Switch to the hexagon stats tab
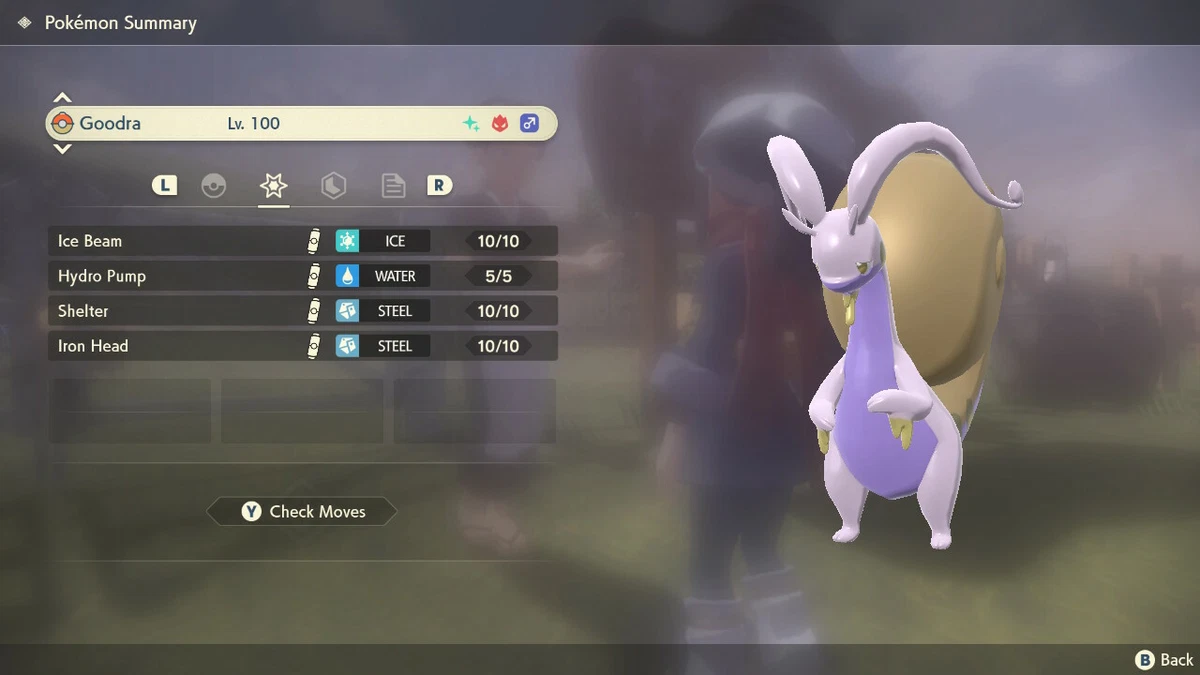 pos(333,186)
